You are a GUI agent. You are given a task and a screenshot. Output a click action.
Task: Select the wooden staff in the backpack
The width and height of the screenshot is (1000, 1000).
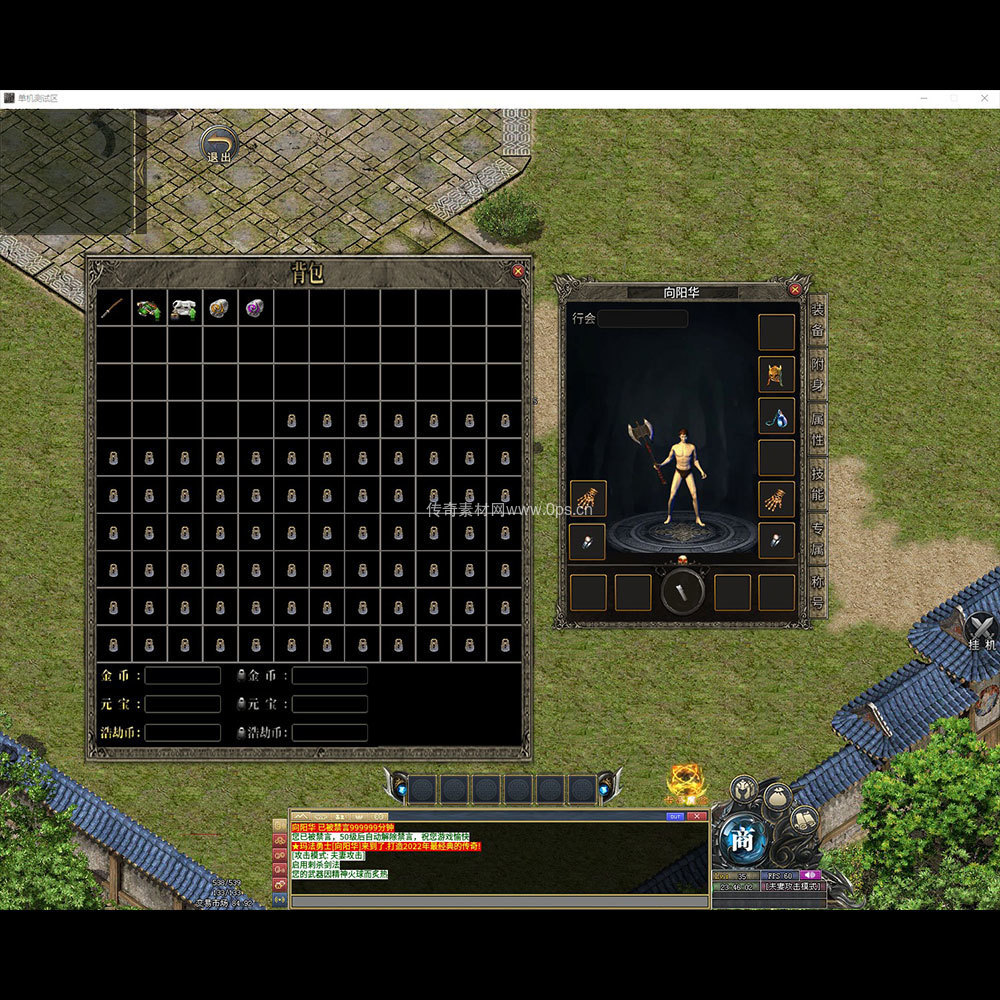(113, 308)
